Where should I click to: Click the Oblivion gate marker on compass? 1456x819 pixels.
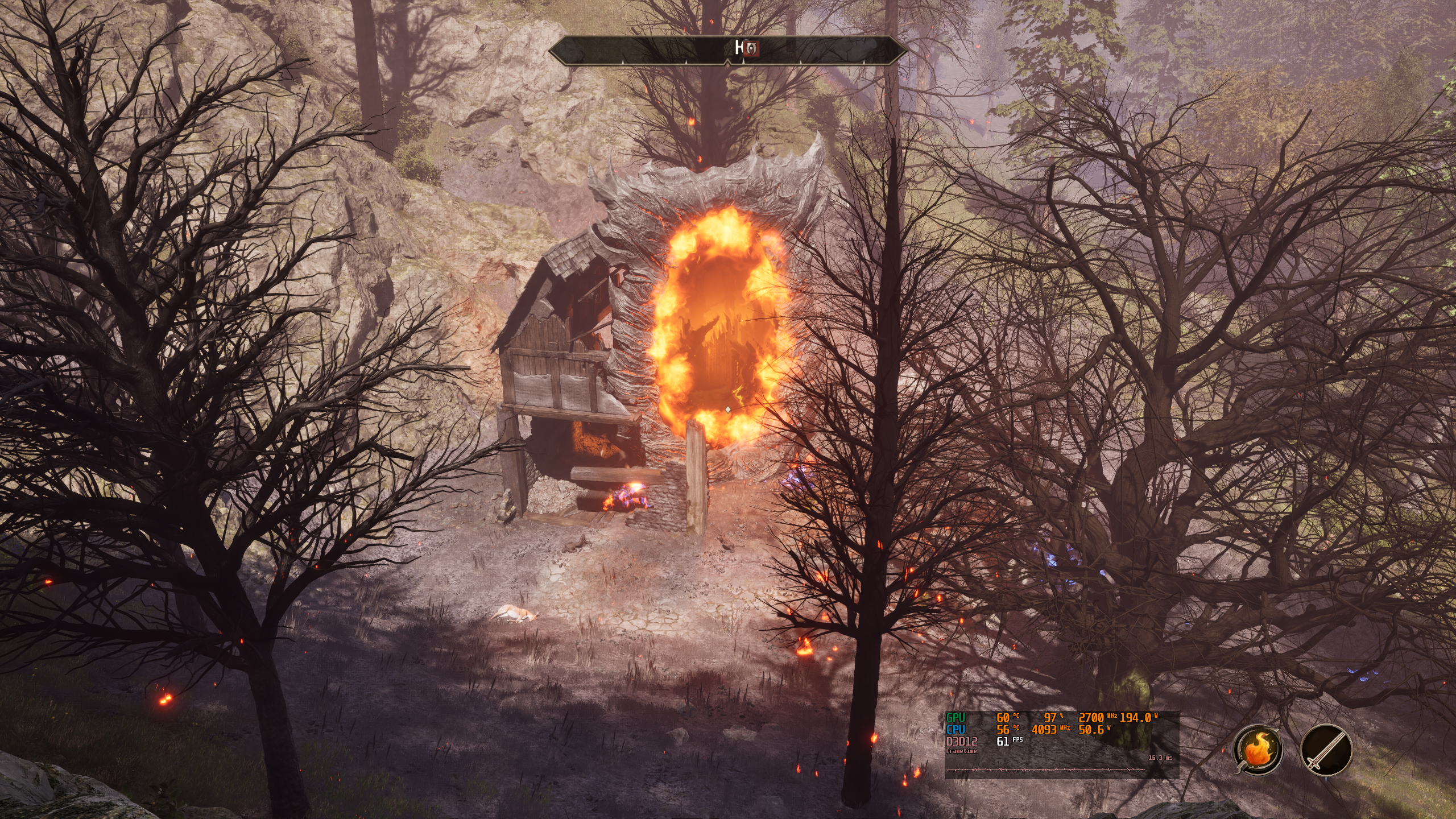click(752, 48)
